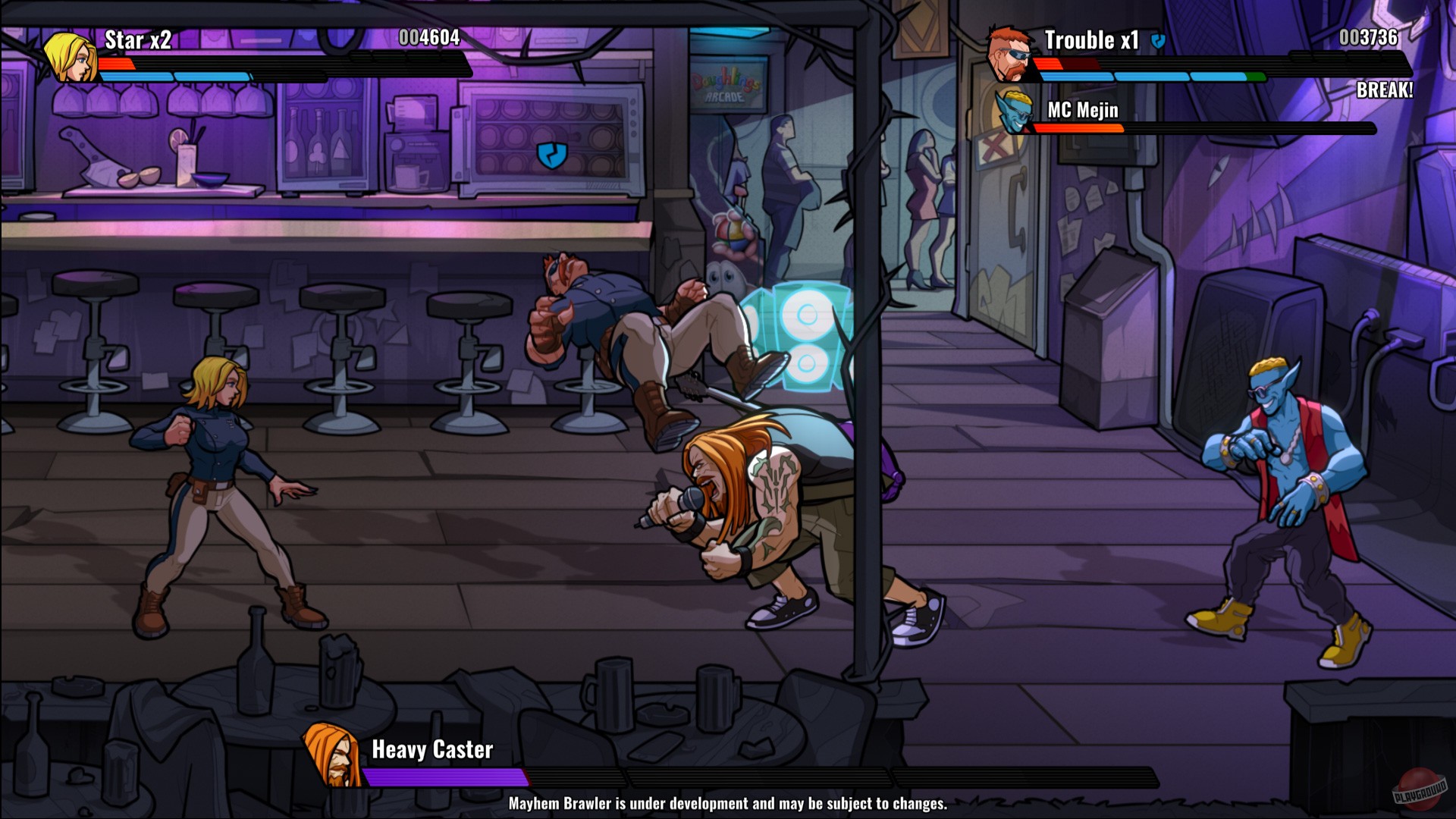Click Trouble's character portrait

(1008, 57)
